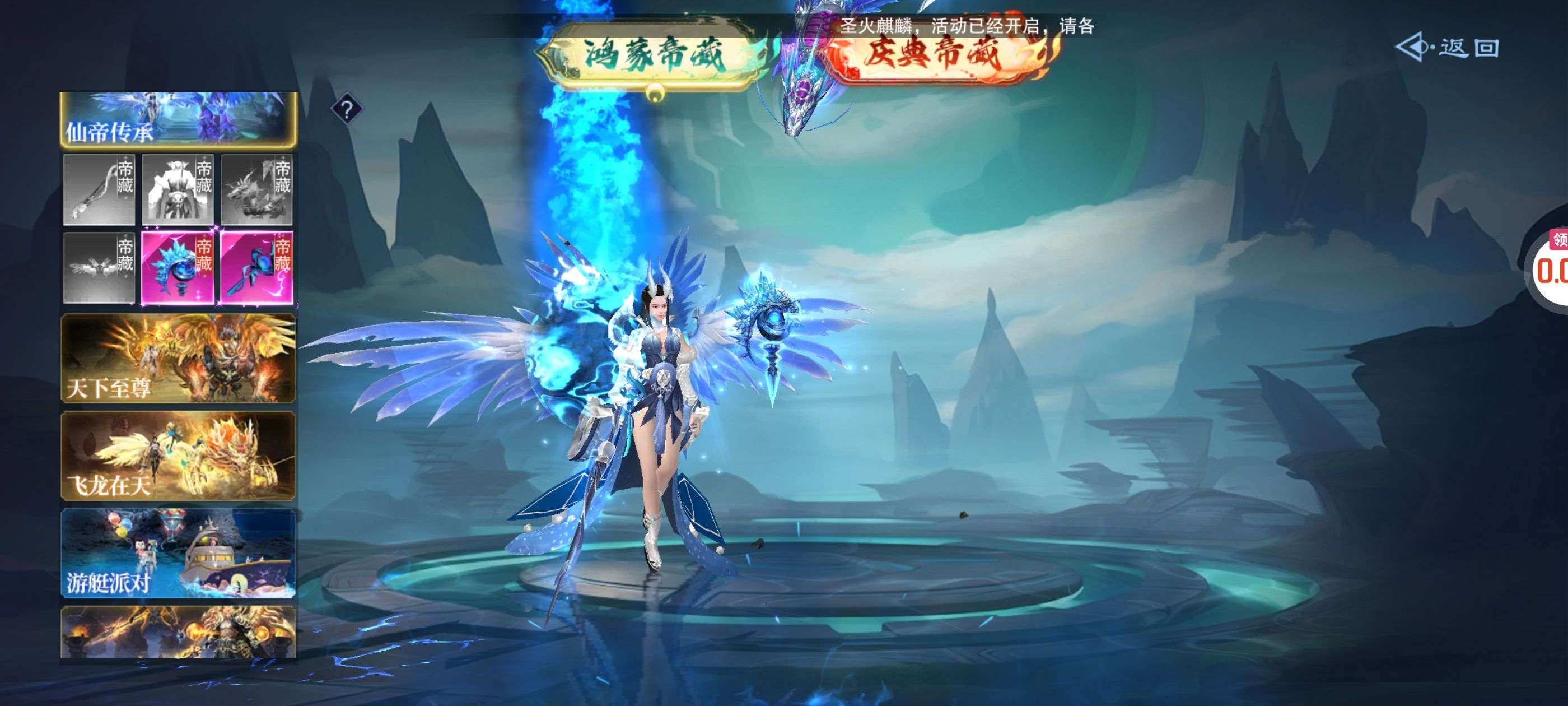This screenshot has width=1568, height=706.
Task: Choose the 天下至尊 set banner
Action: pyautogui.click(x=178, y=358)
